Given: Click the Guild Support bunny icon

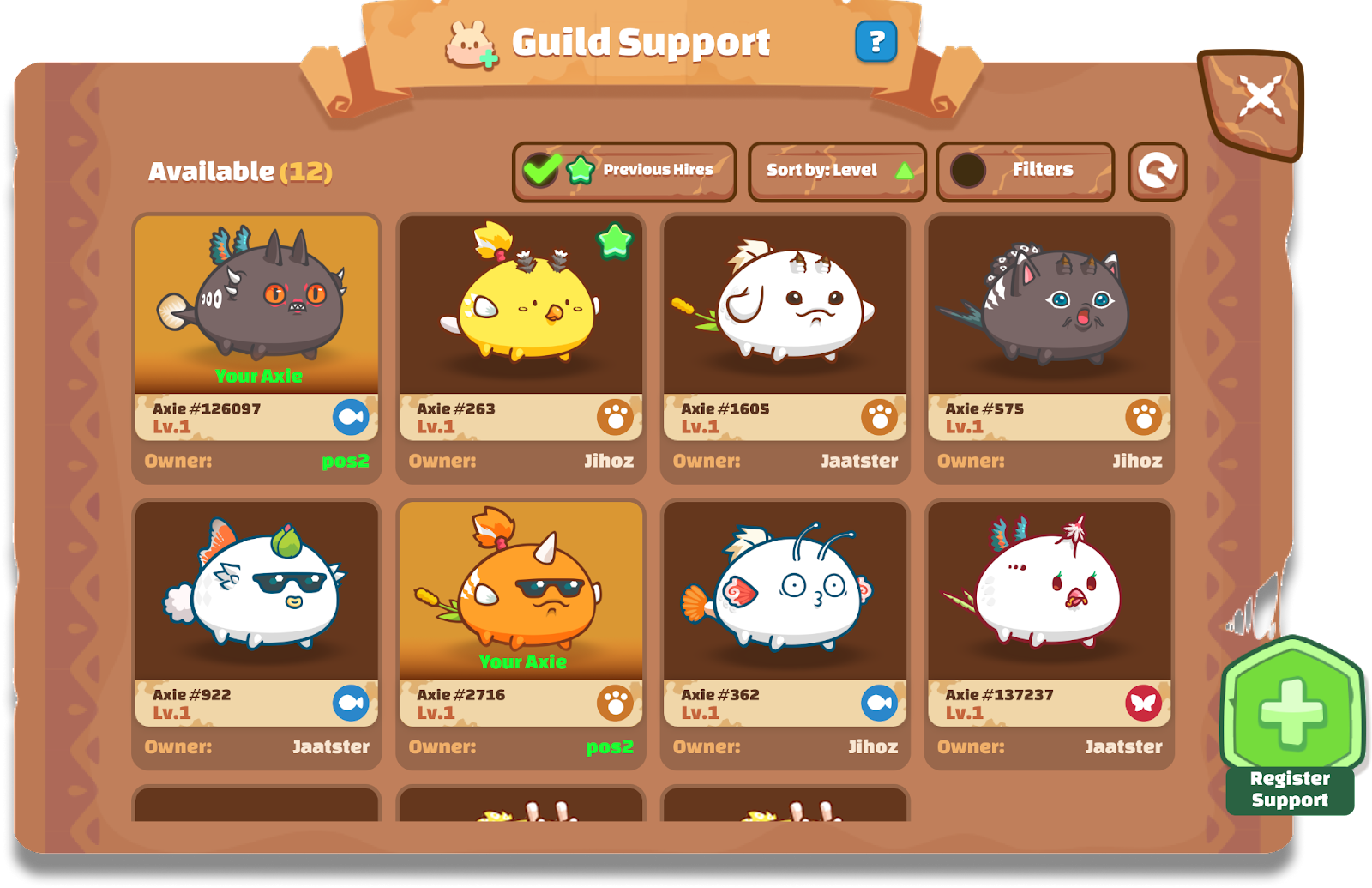Looking at the screenshot, I should 467,40.
